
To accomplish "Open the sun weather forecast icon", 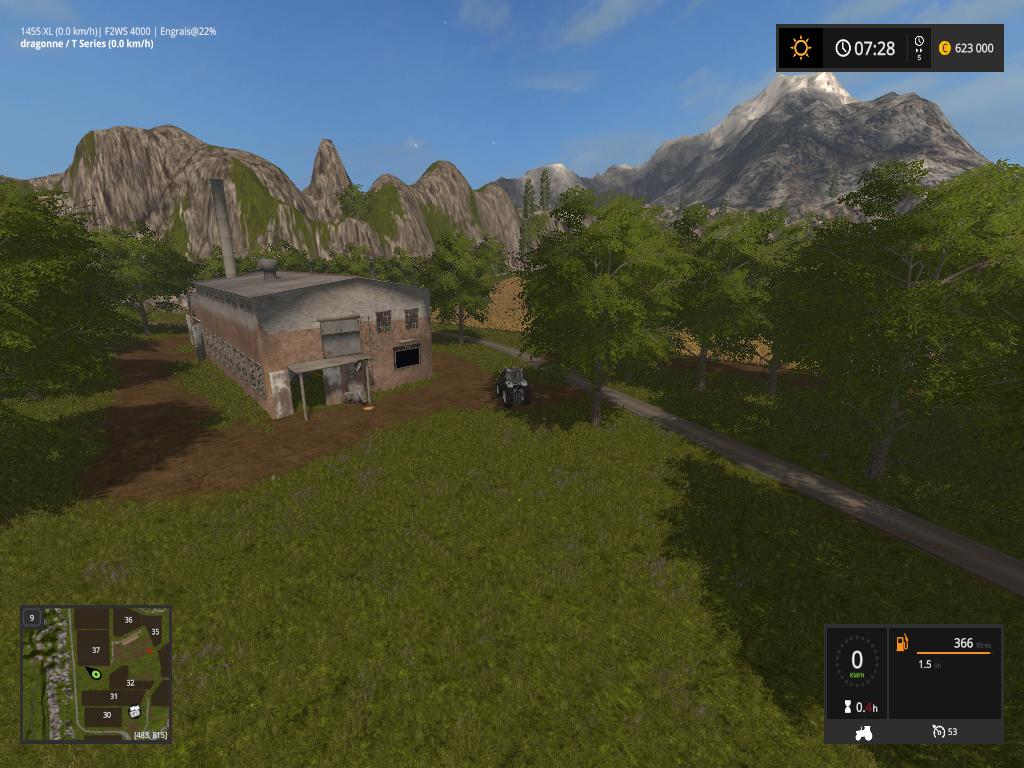I will 800,48.
